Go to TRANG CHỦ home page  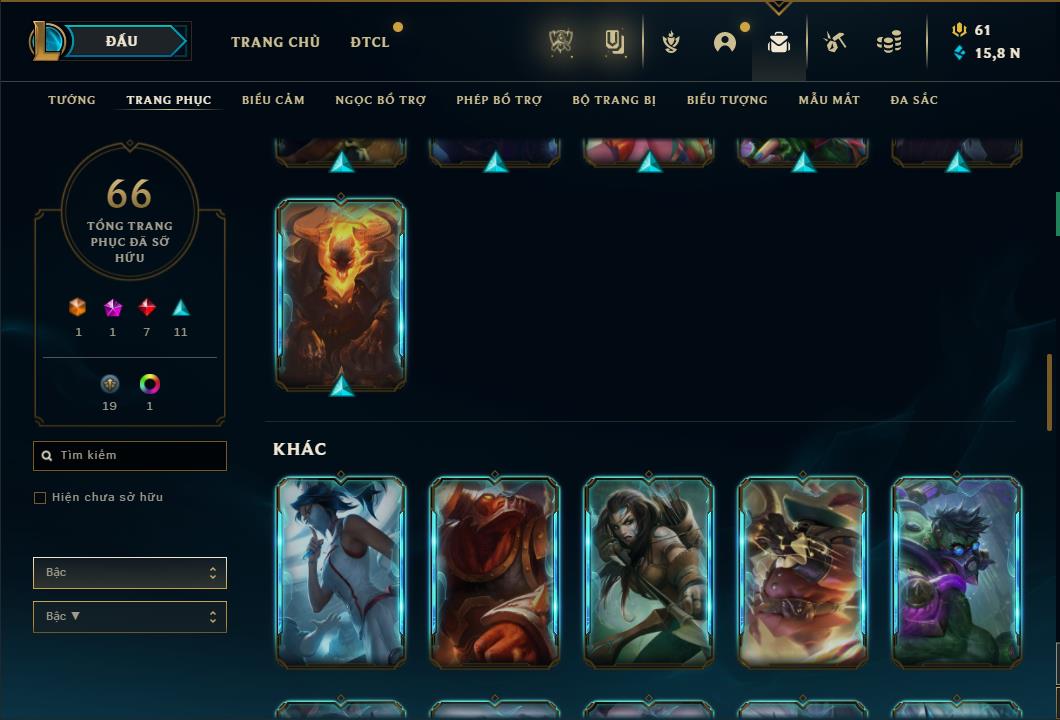pos(275,42)
